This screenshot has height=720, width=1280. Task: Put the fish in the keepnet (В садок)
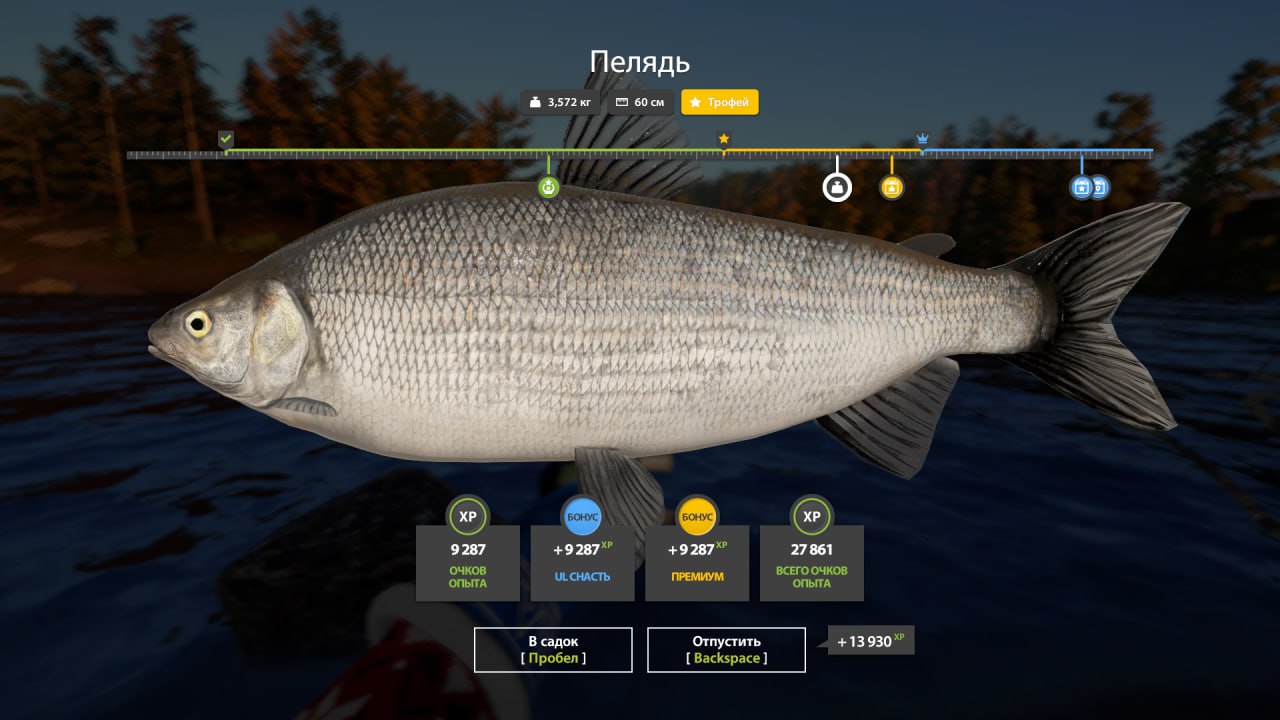553,650
